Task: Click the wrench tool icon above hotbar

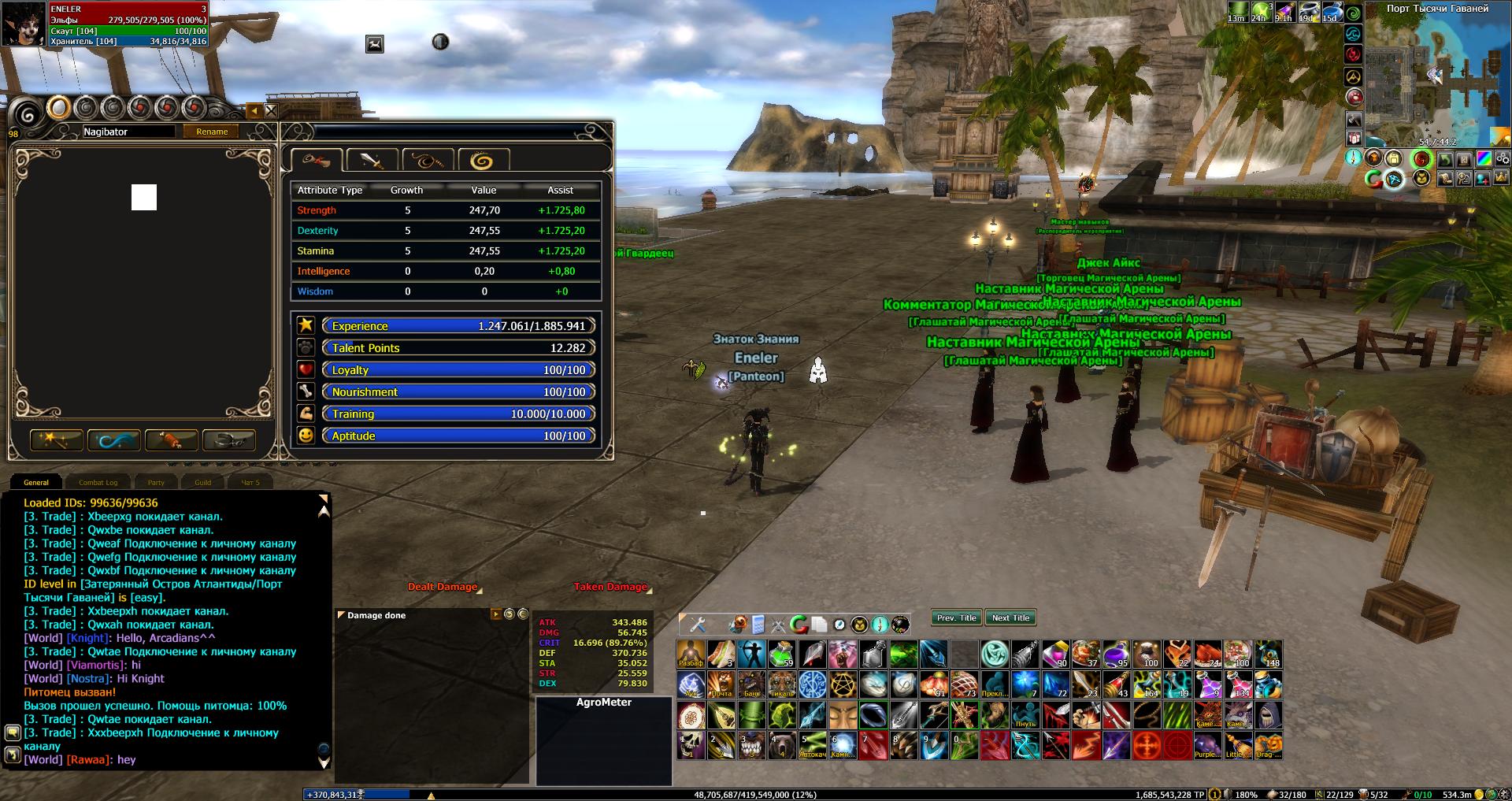Action: (x=698, y=625)
